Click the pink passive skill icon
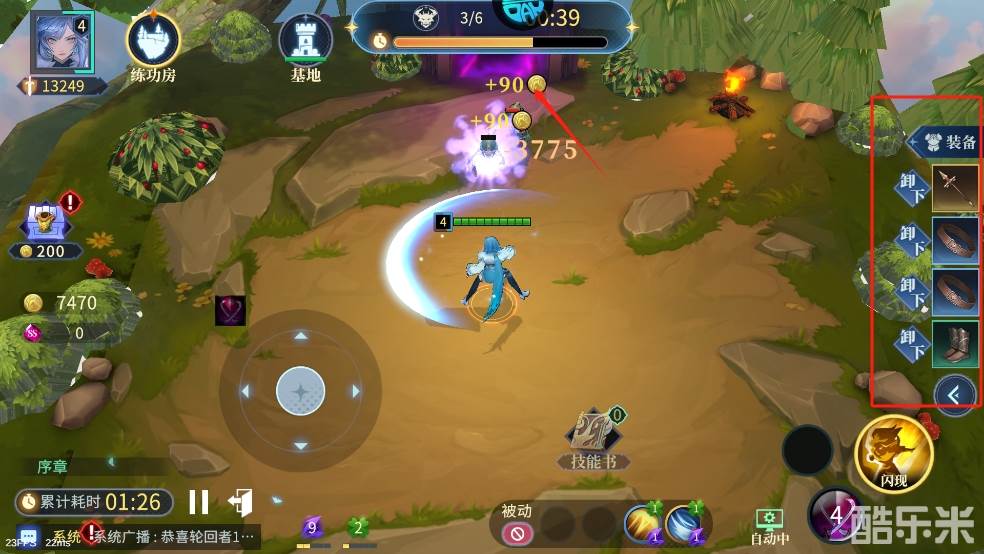The image size is (984, 554). pos(518,534)
